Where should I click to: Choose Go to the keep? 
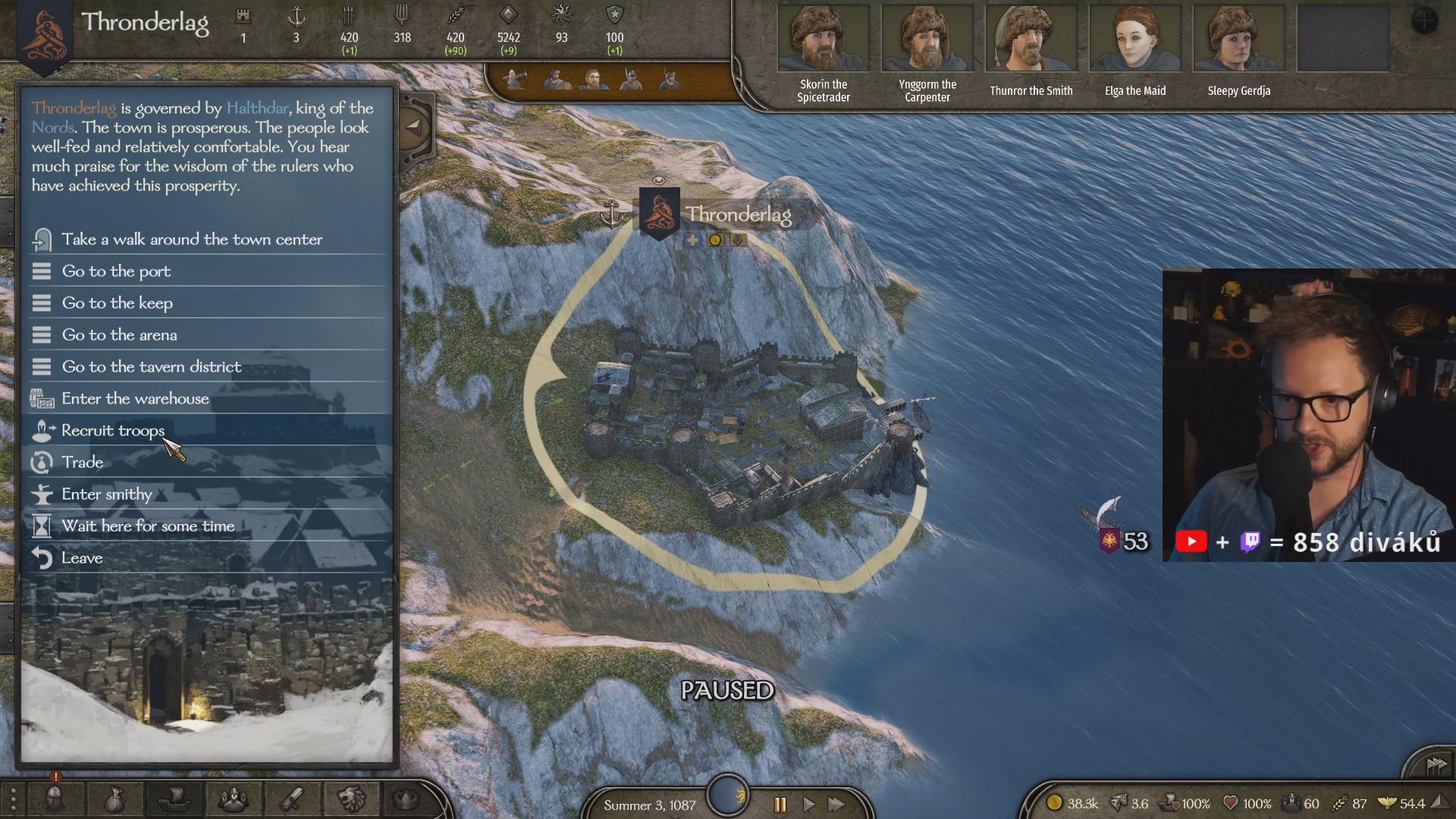coord(118,303)
